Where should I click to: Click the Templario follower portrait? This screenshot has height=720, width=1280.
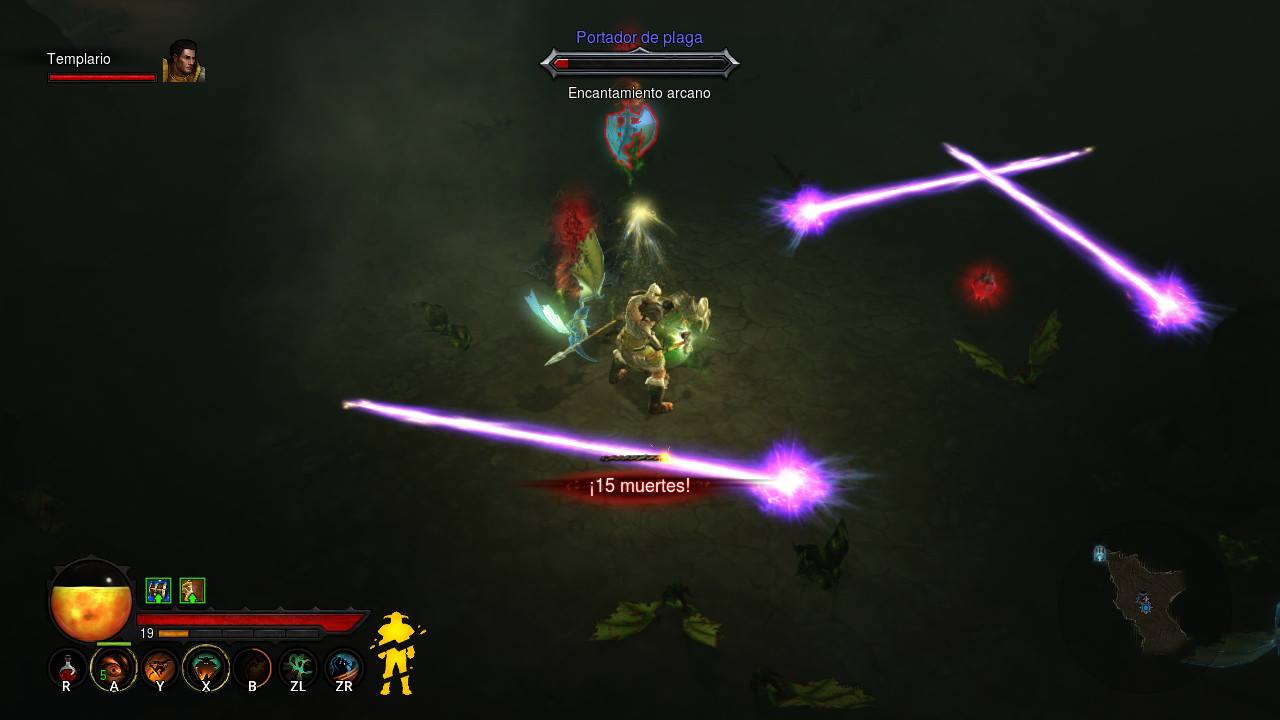pyautogui.click(x=183, y=61)
